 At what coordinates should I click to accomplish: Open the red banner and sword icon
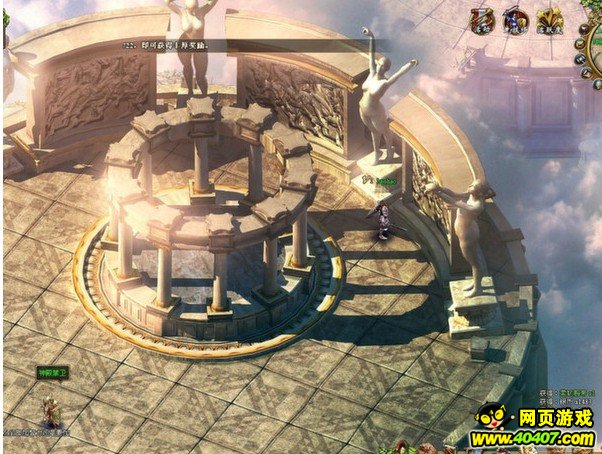[483, 18]
